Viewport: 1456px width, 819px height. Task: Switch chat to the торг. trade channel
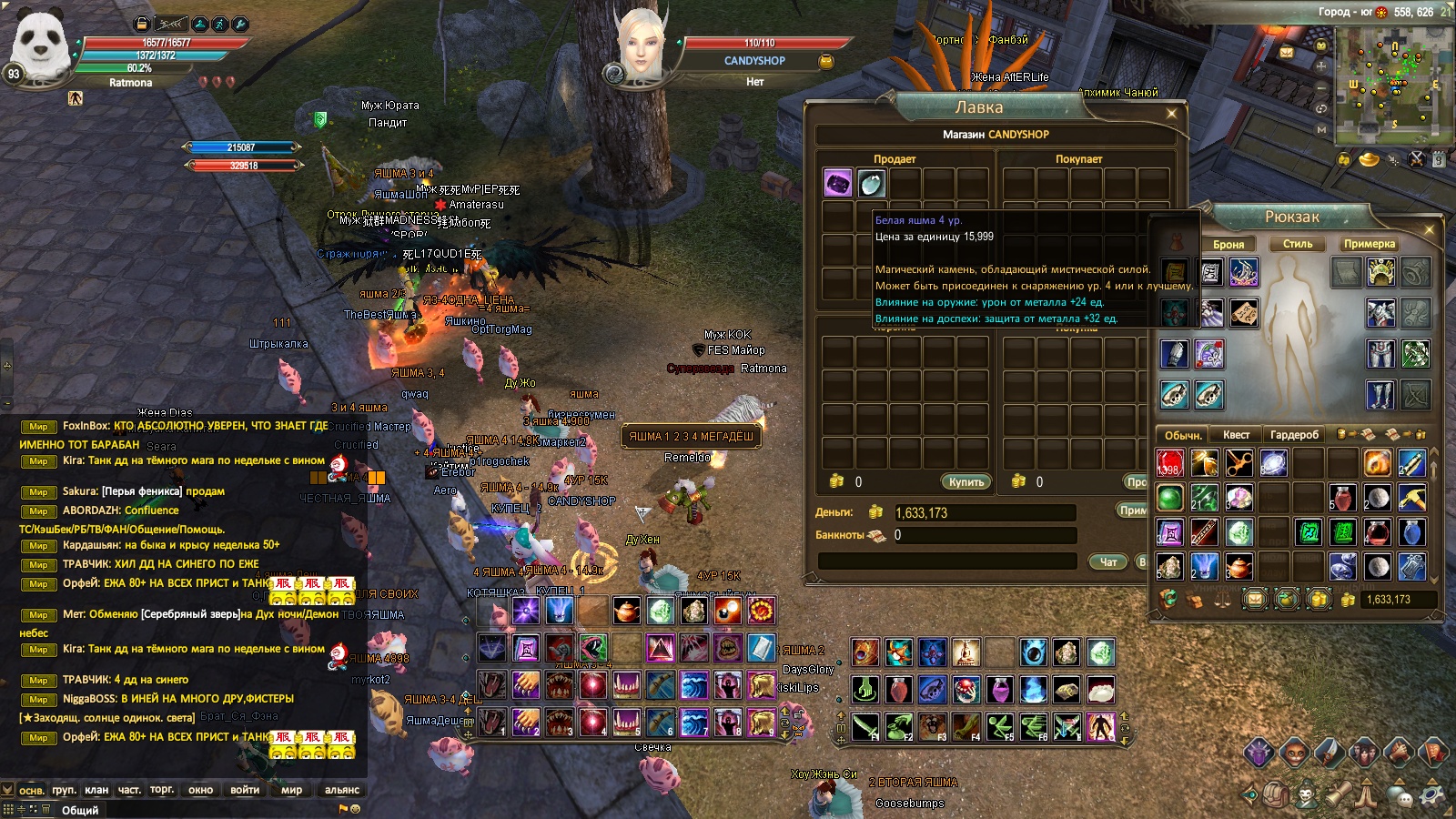[162, 790]
